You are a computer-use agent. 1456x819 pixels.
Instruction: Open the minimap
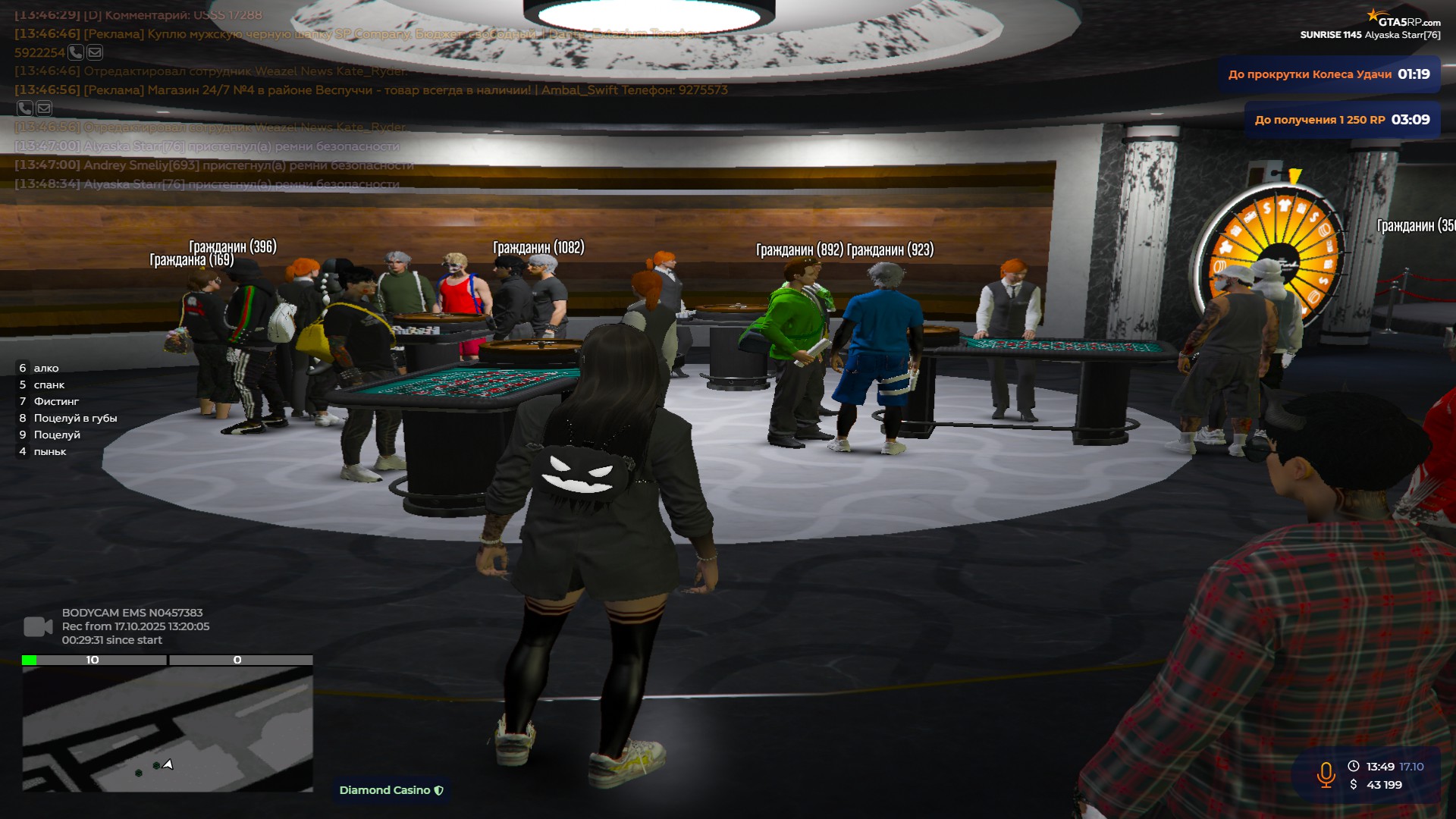point(168,729)
